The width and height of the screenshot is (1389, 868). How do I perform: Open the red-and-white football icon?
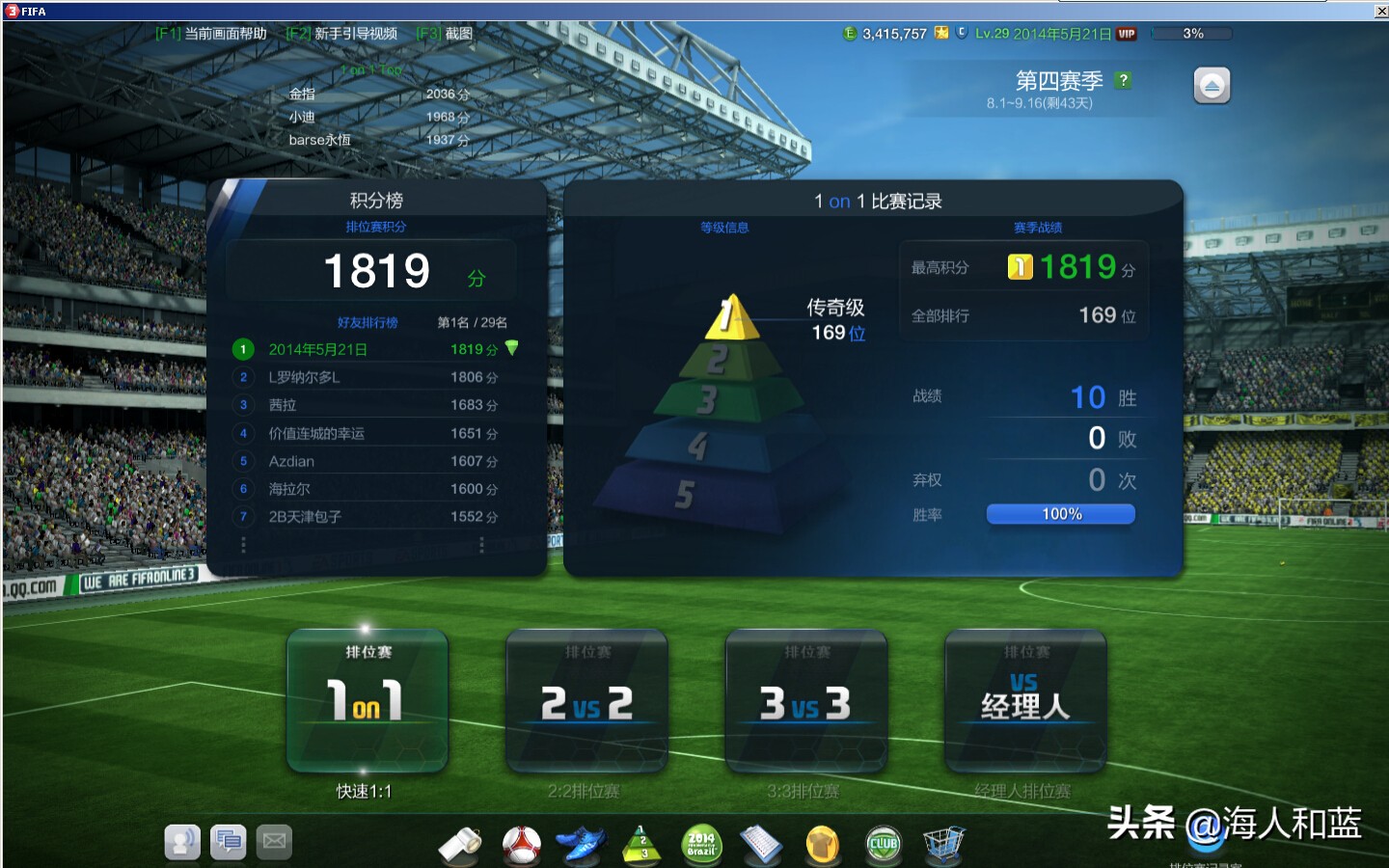click(x=521, y=843)
